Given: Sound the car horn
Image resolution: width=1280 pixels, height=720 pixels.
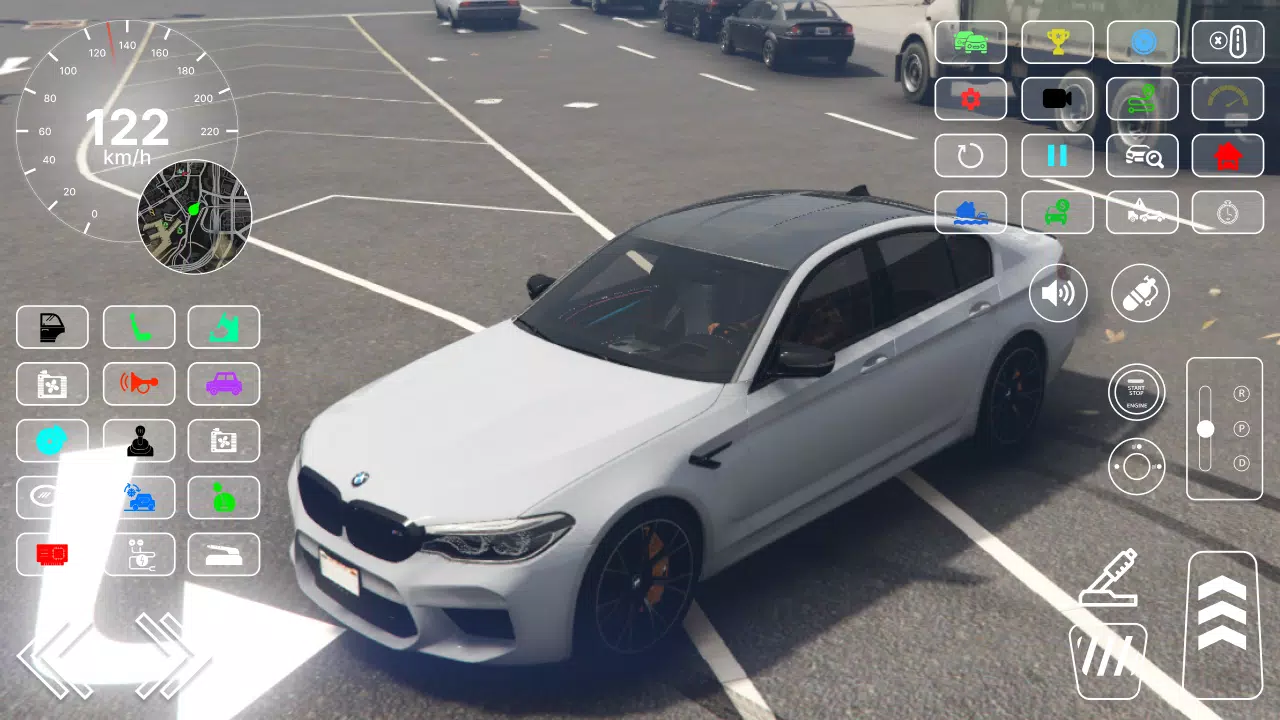Looking at the screenshot, I should [139, 384].
